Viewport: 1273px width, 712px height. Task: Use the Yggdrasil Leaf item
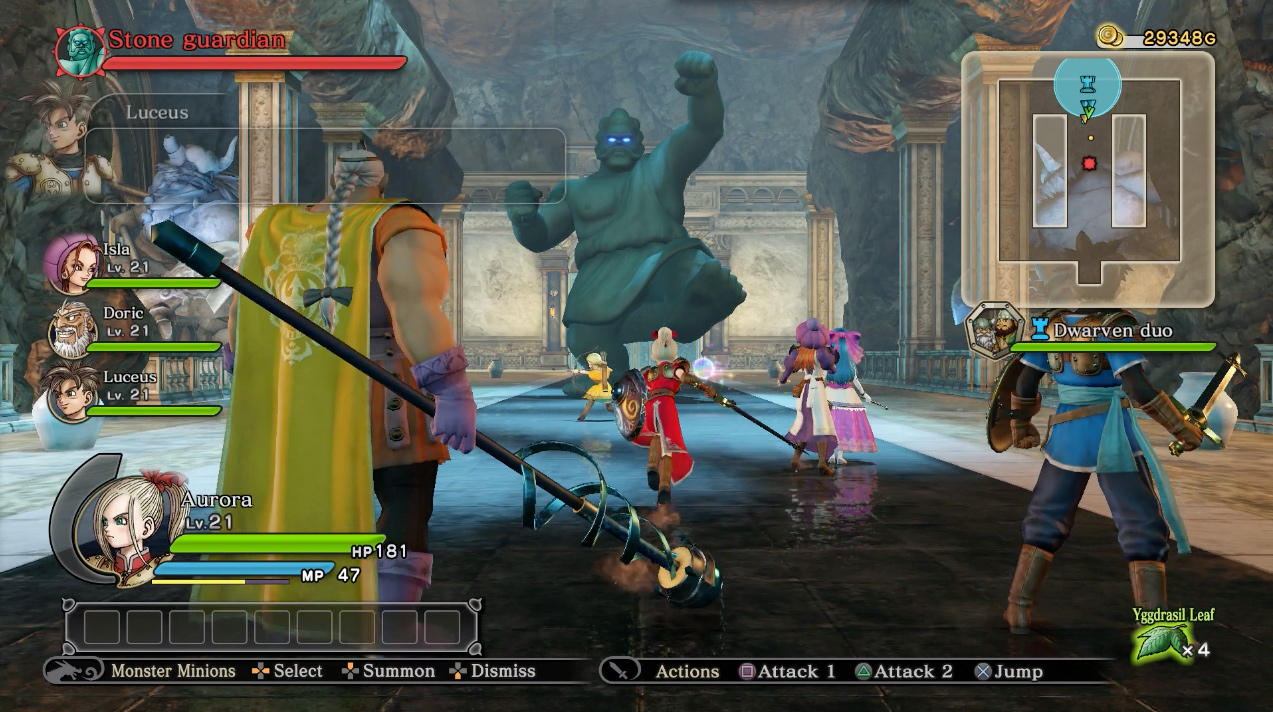(x=1163, y=642)
